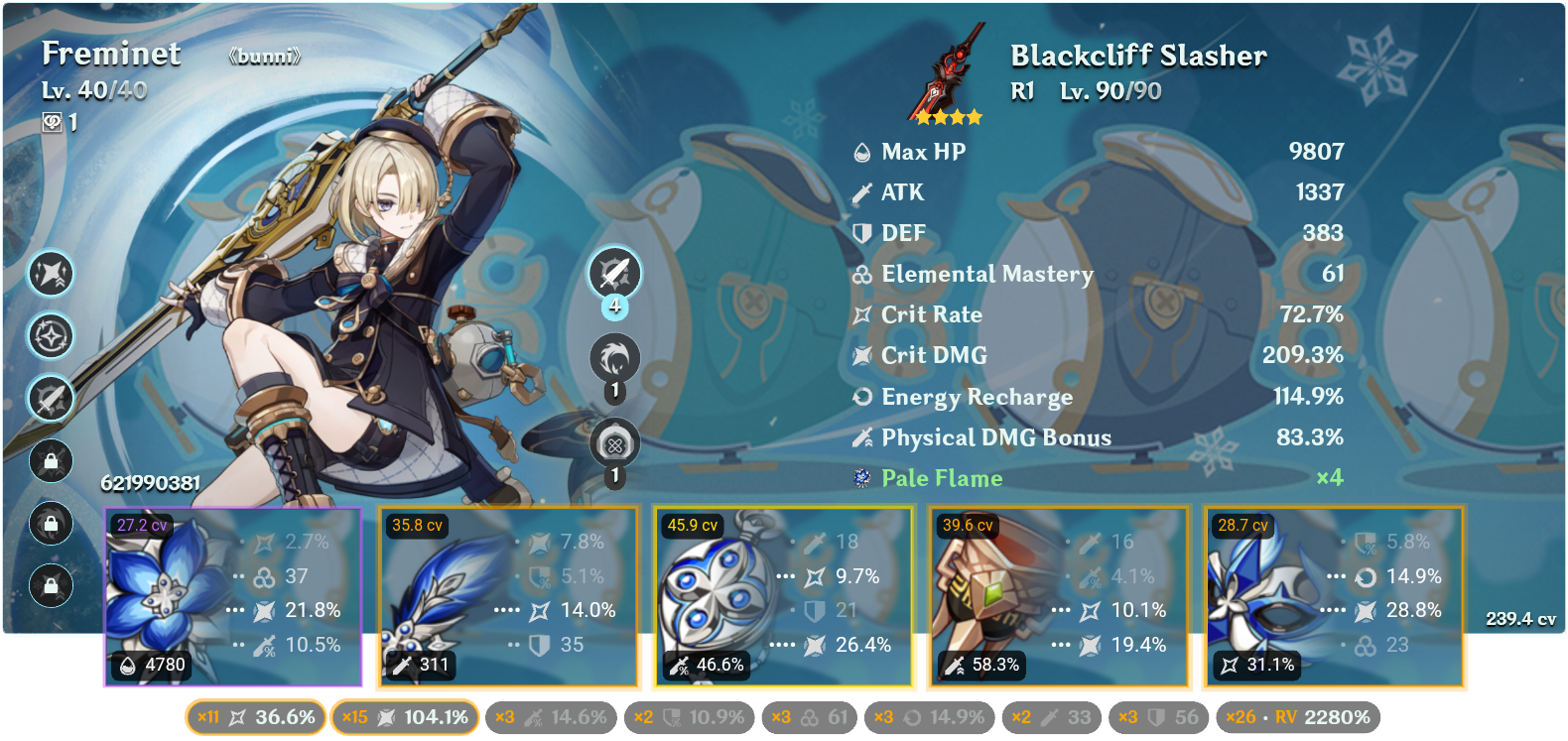The width and height of the screenshot is (1568, 741).
Task: Click the Energy Recharge stat icon
Action: point(862,397)
